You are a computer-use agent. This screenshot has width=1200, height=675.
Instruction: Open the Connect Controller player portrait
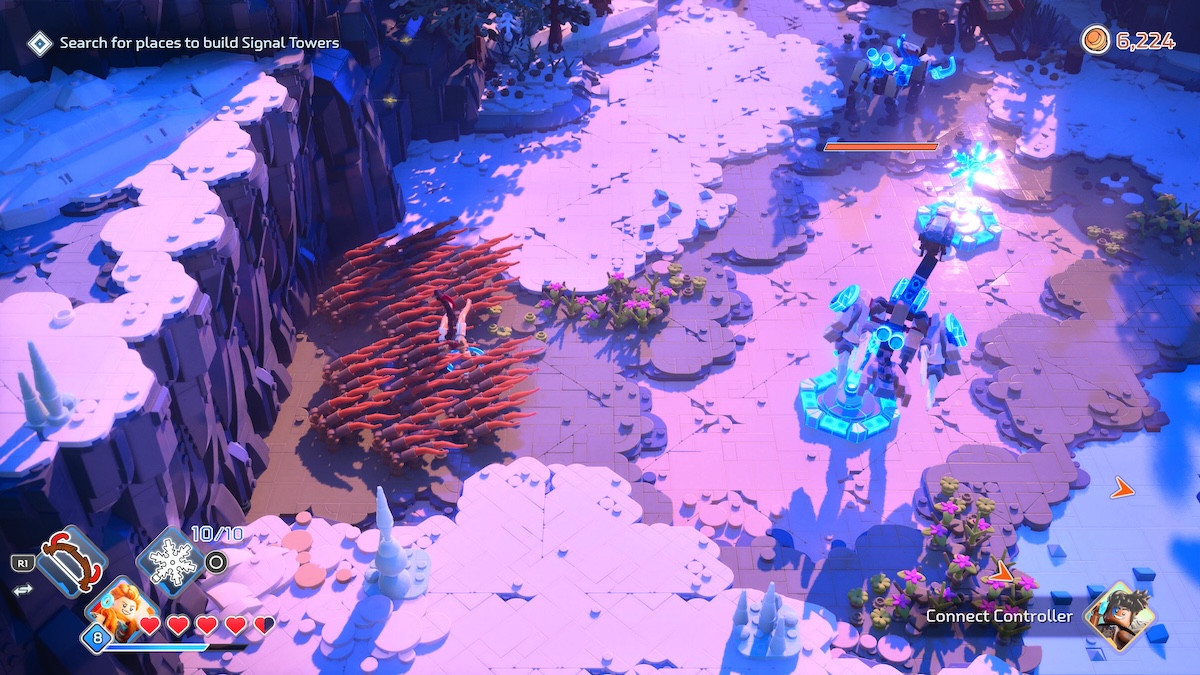pyautogui.click(x=1119, y=616)
